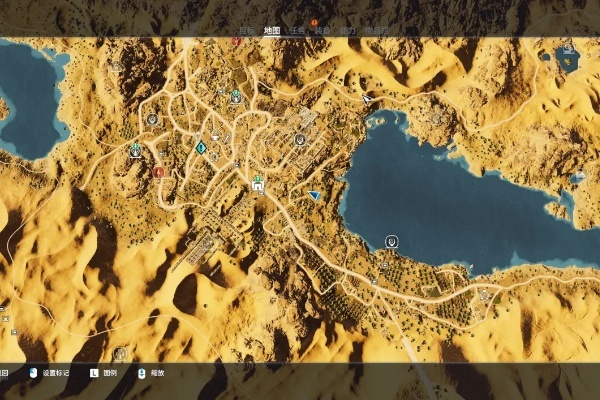Viewport: 600px width, 400px height.
Task: Click the teal diamond exclamation quest marker
Action: [201, 148]
